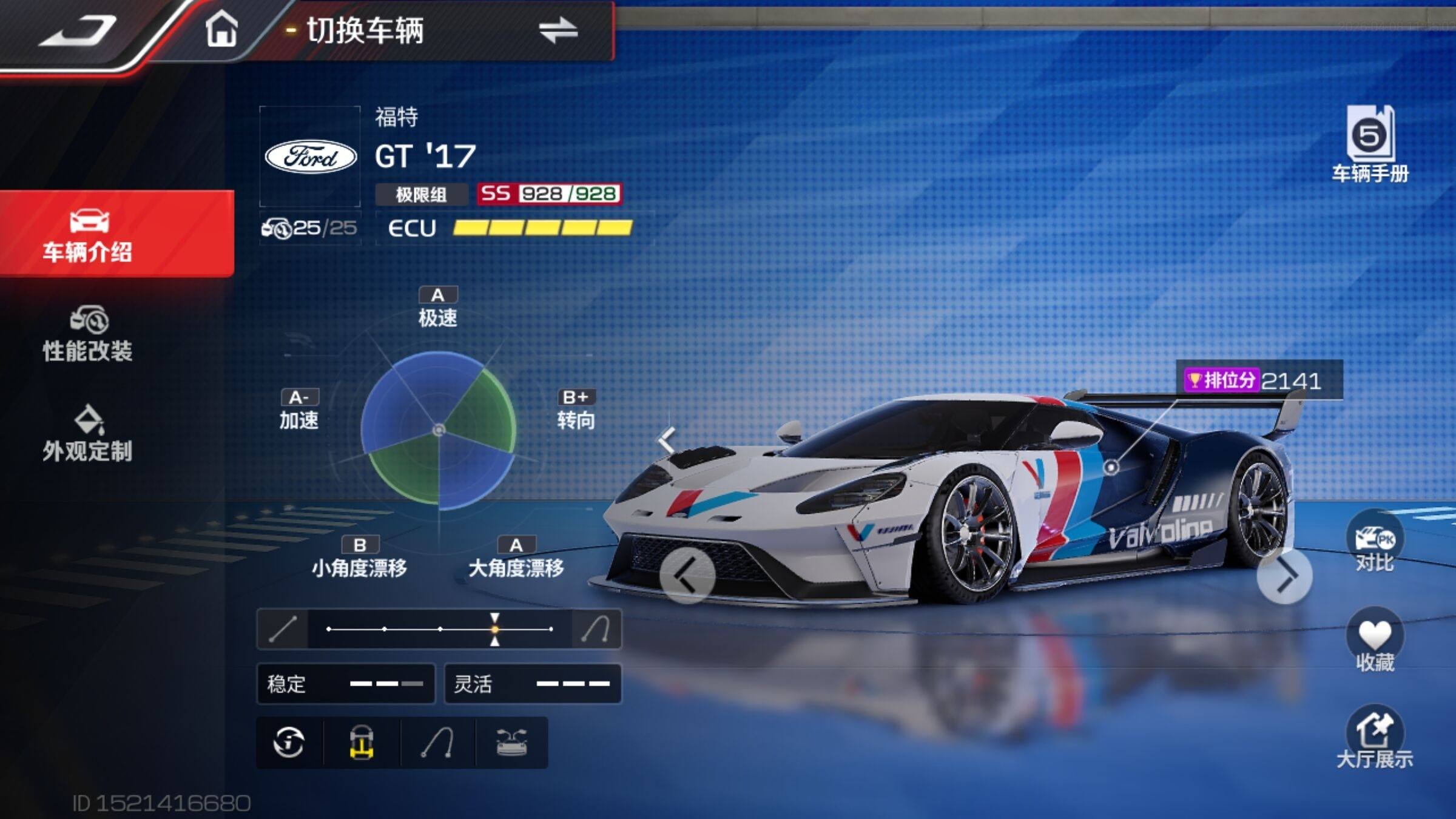
Task: Switch to the 性能改装 performance tuning tab
Action: pyautogui.click(x=88, y=335)
